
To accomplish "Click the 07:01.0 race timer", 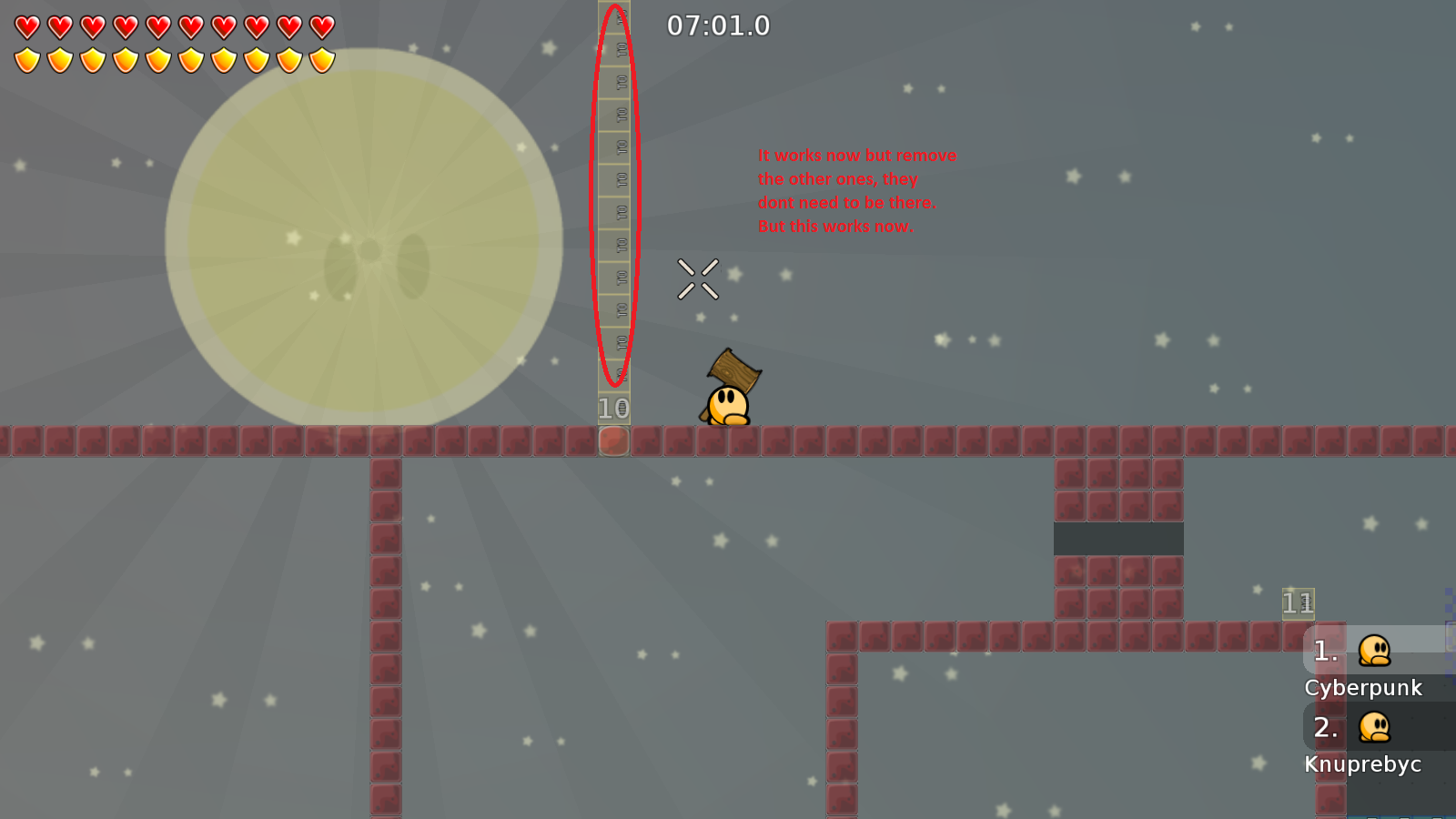I will [718, 26].
